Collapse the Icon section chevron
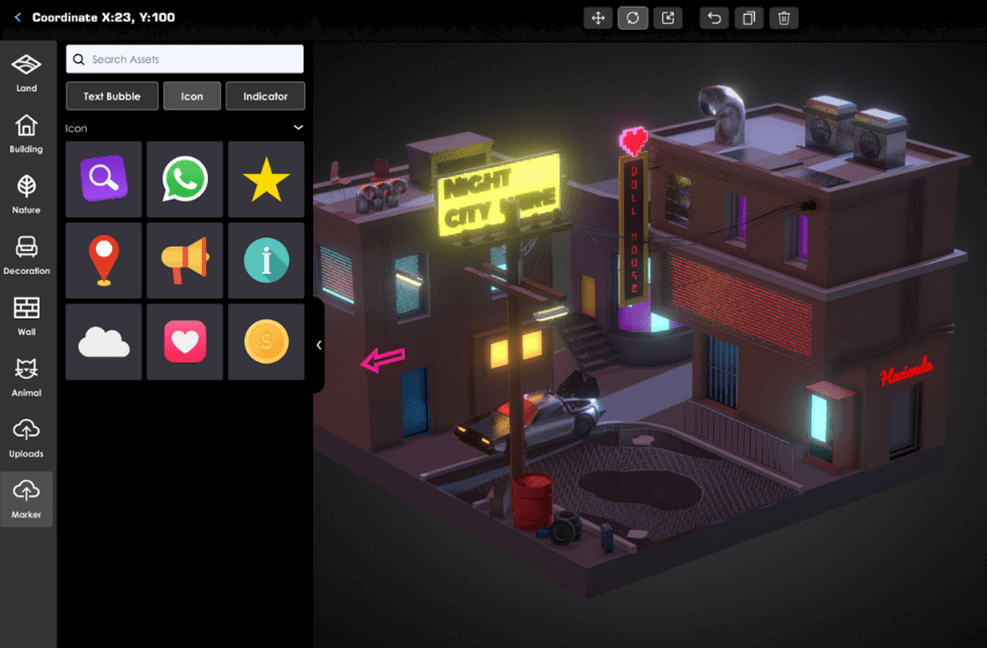This screenshot has height=648, width=987. pos(298,128)
